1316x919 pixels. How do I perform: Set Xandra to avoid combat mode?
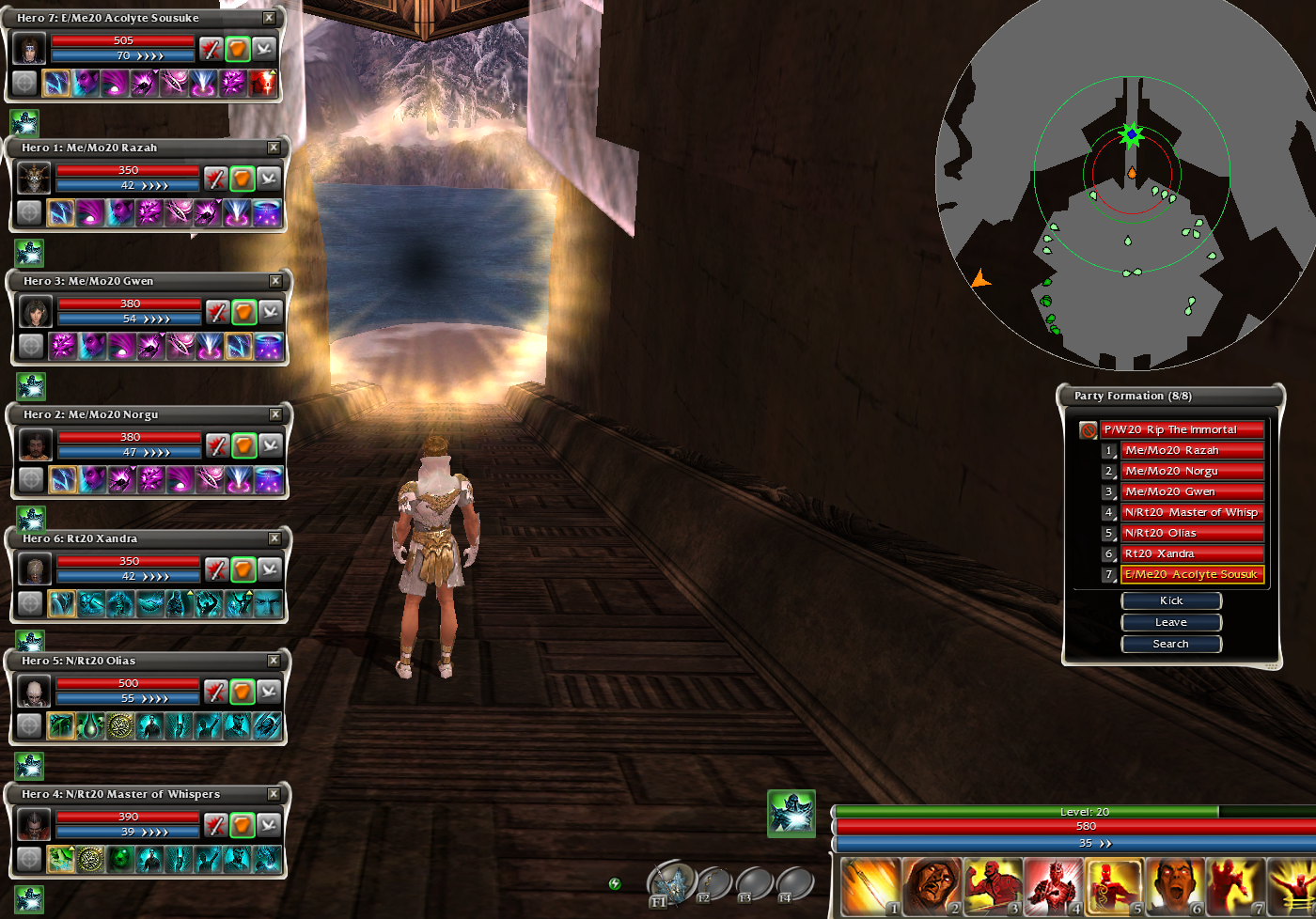270,569
